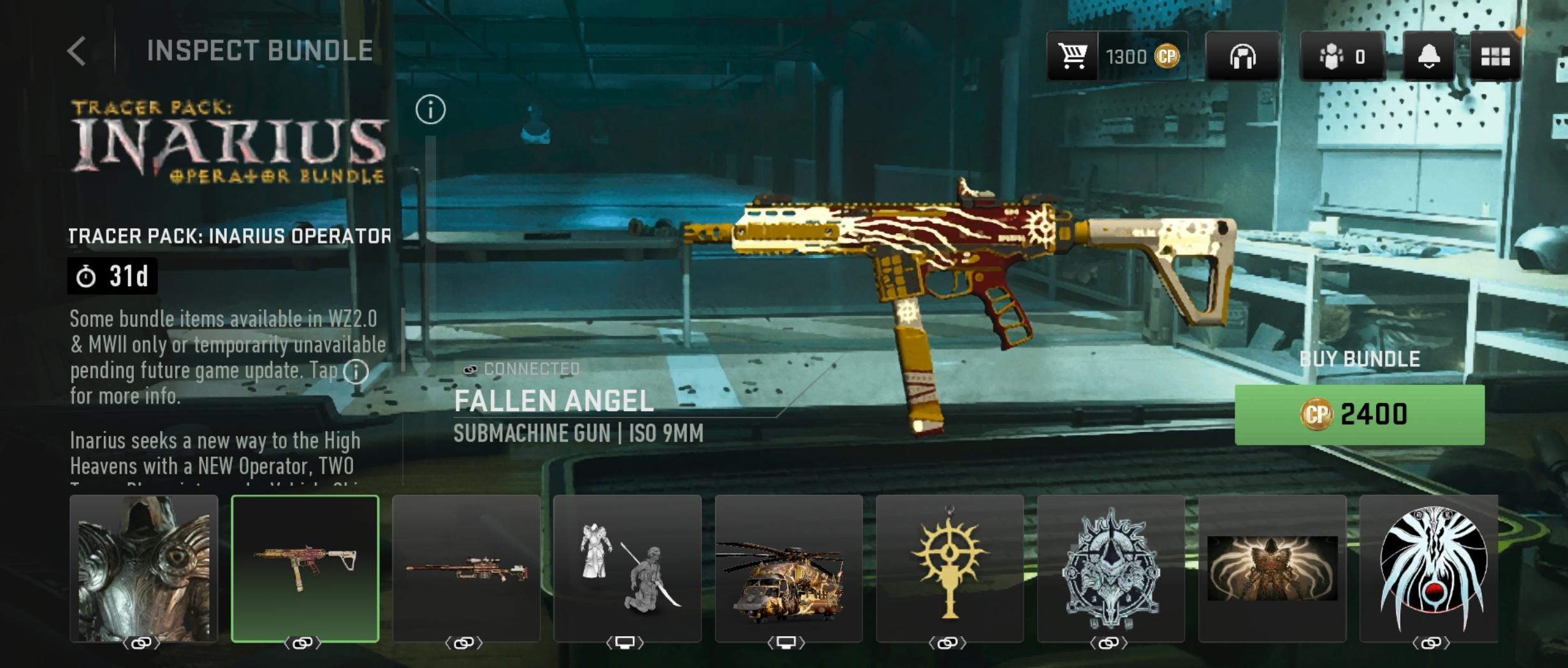This screenshot has height=668, width=1568.
Task: Select the Inarius operator skin thumbnail
Action: click(143, 569)
